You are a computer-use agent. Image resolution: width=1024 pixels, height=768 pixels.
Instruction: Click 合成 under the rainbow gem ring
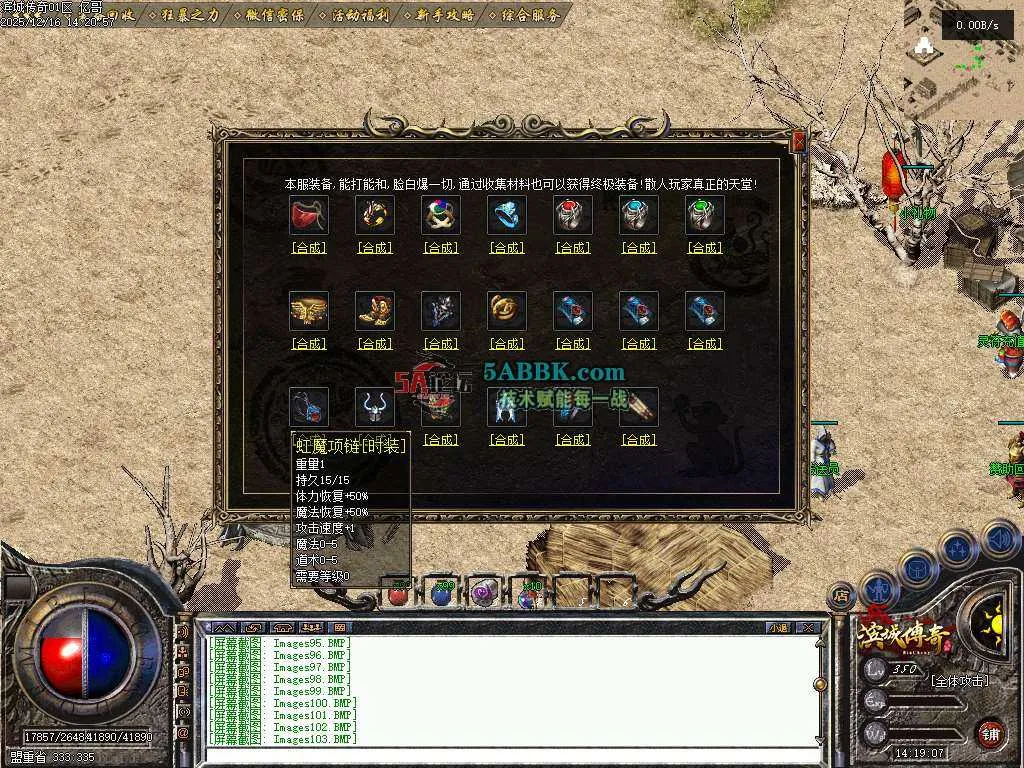tap(441, 248)
